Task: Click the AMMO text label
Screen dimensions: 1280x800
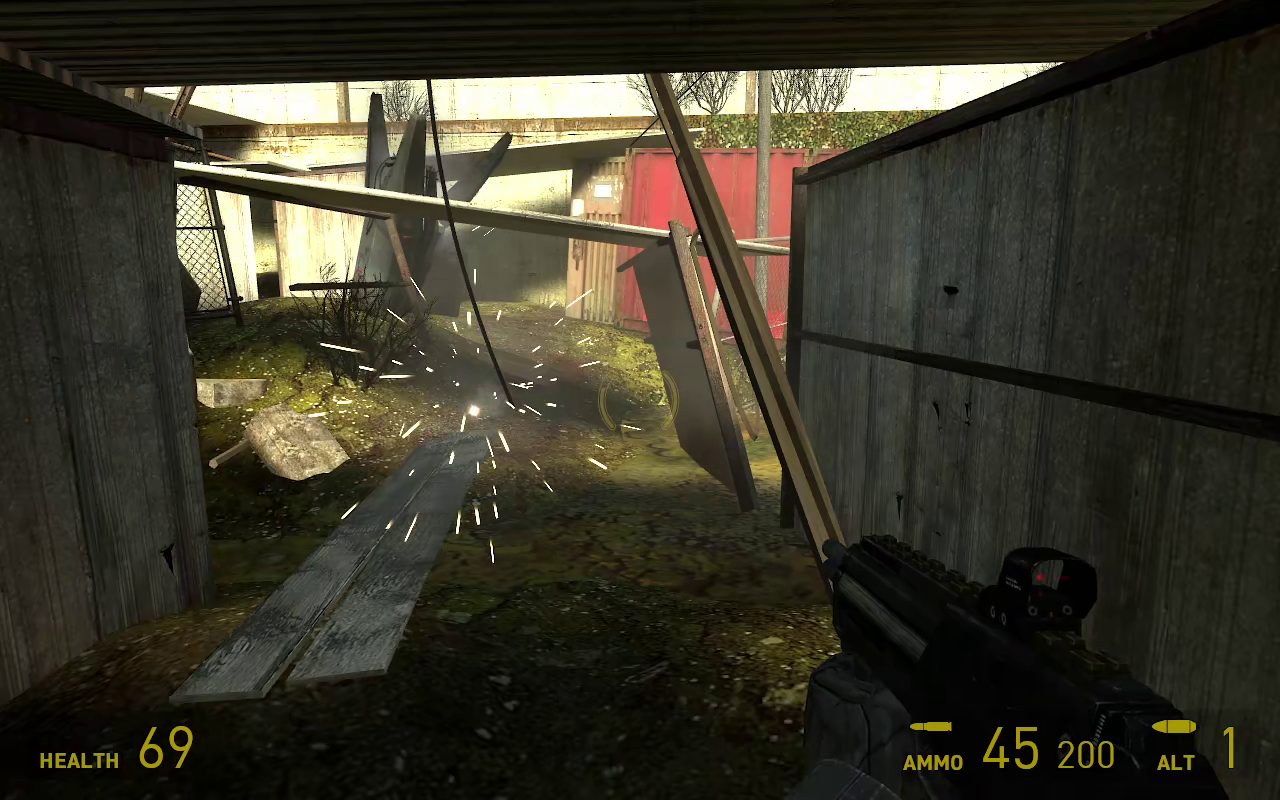Action: coord(934,760)
